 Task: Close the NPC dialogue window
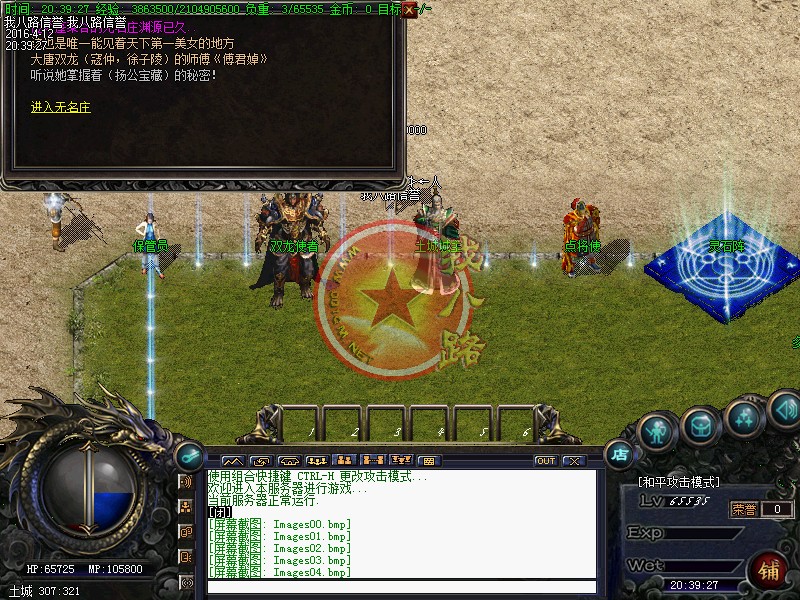[x=409, y=9]
